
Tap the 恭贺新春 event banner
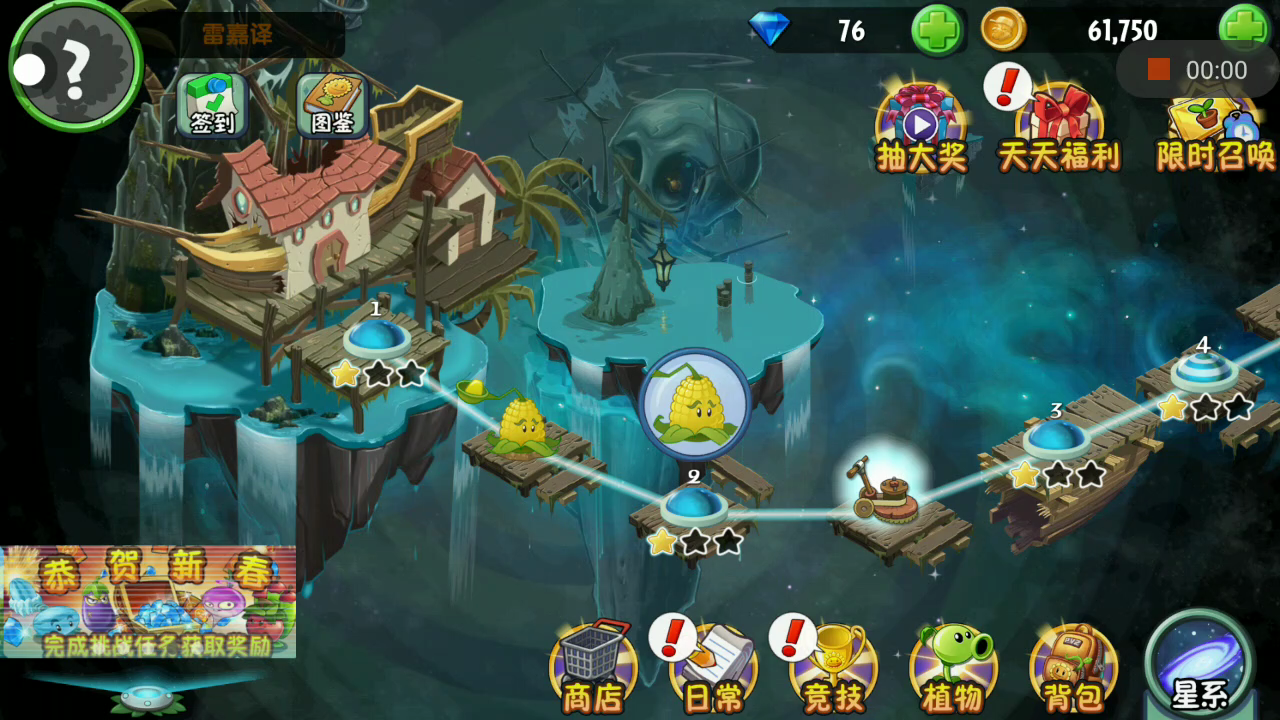[x=148, y=602]
